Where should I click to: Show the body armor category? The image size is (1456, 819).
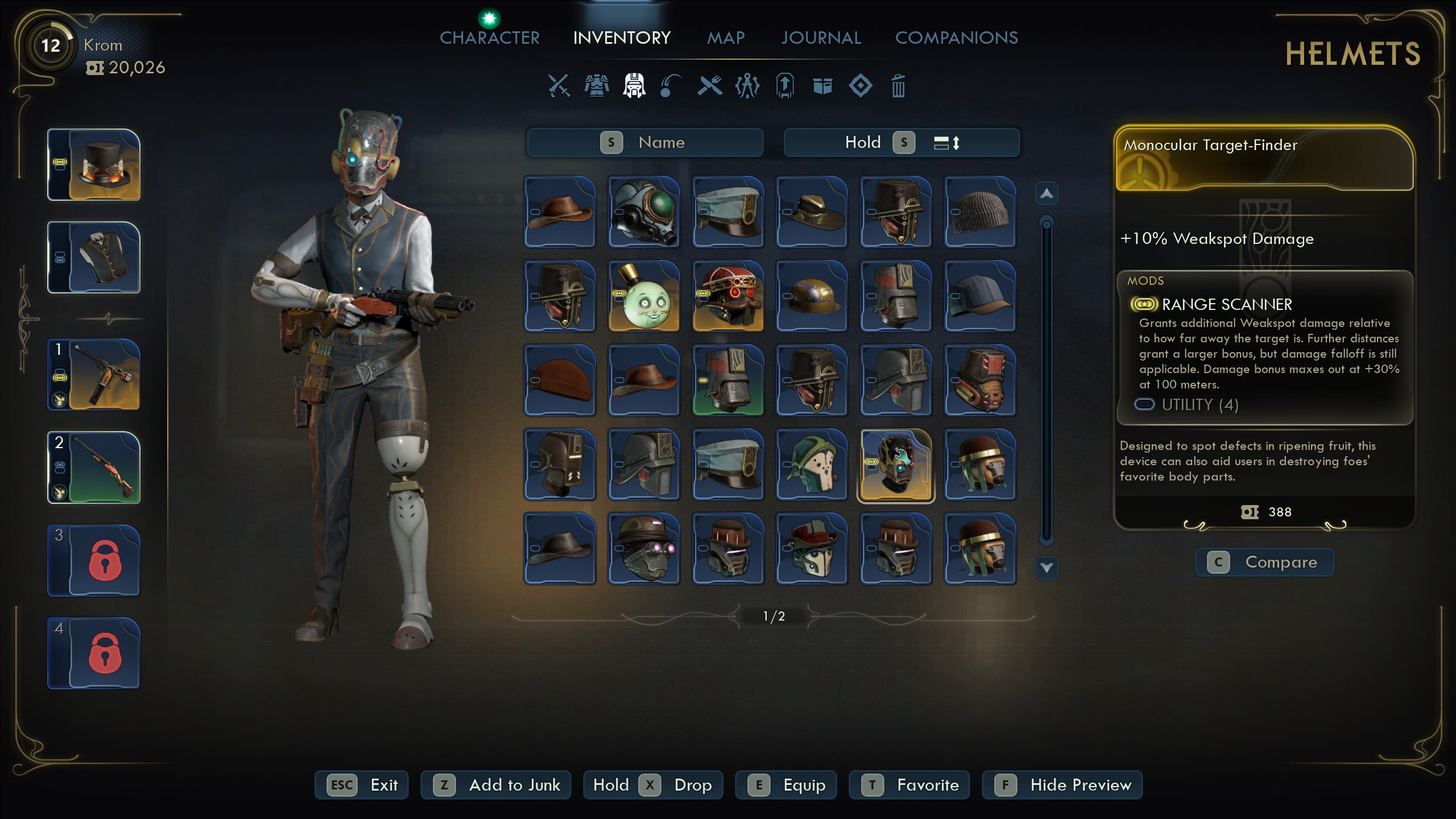(x=596, y=86)
